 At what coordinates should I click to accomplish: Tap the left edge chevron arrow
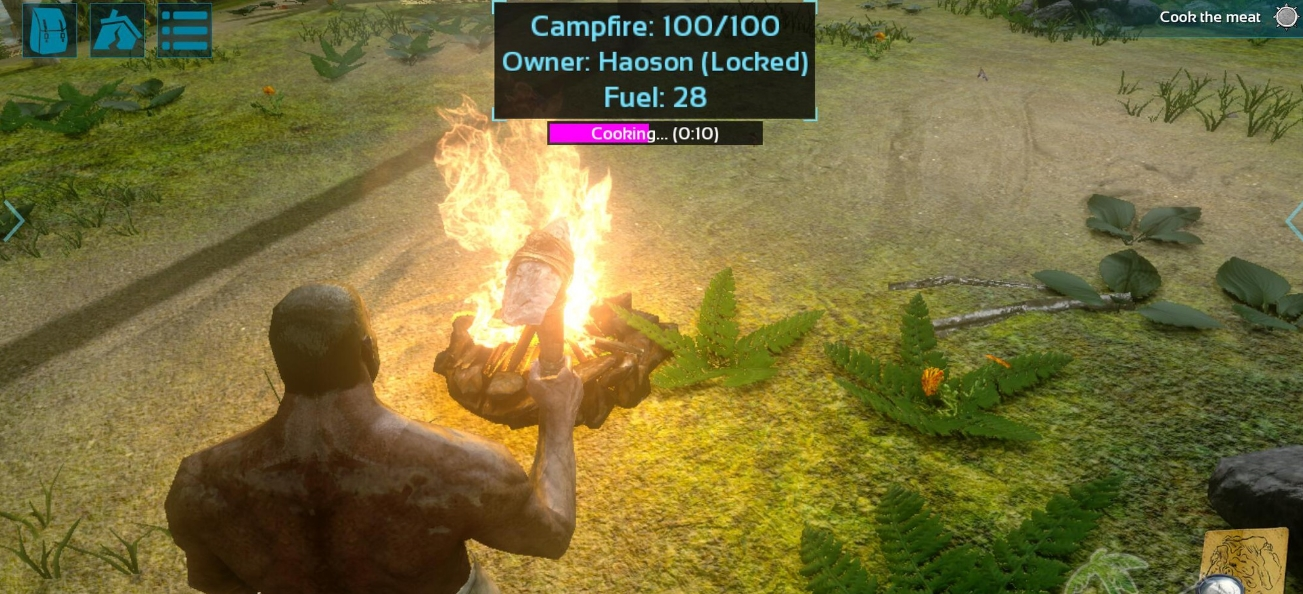click(13, 221)
